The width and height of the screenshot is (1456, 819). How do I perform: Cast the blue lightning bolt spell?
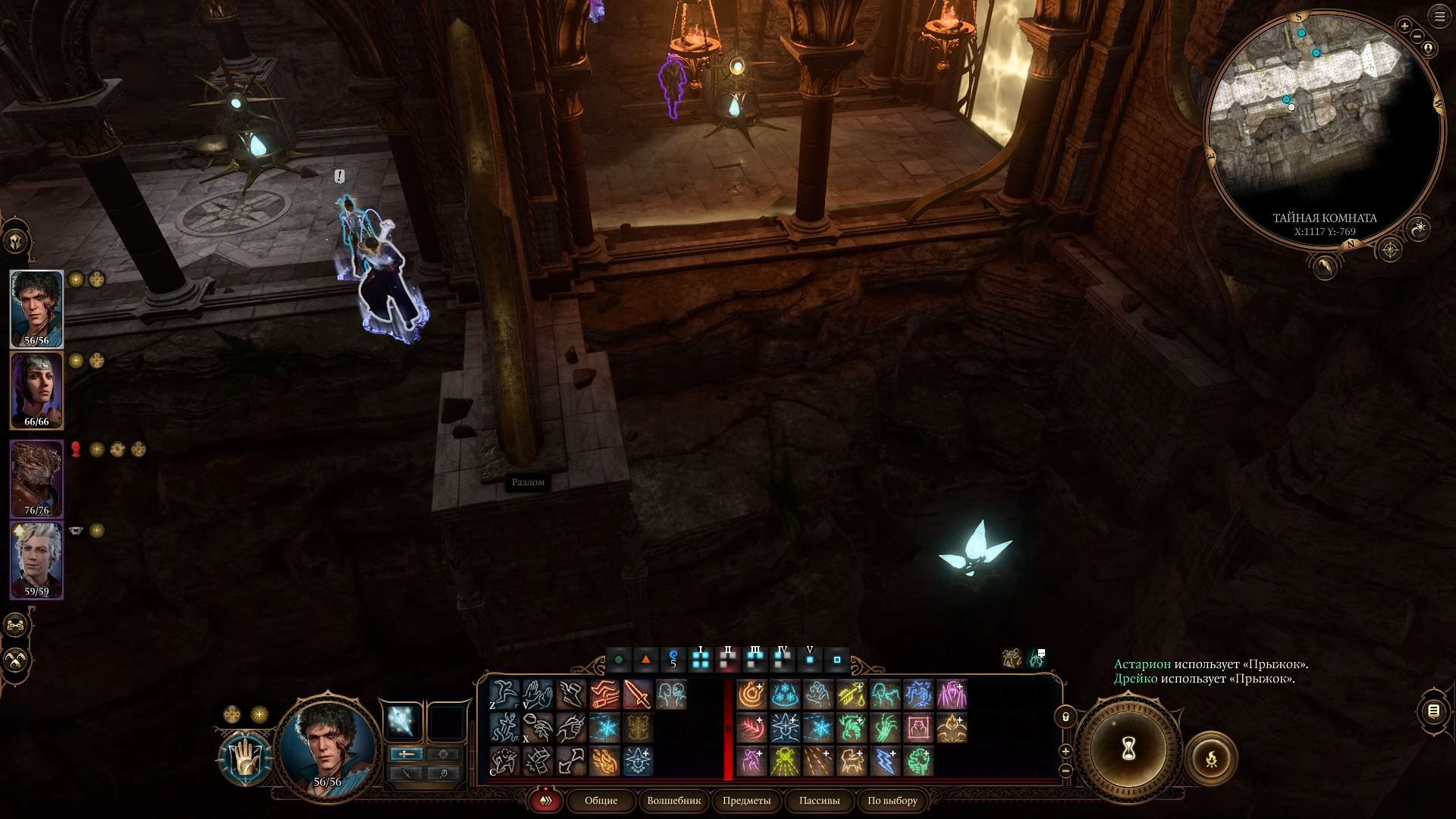(884, 761)
